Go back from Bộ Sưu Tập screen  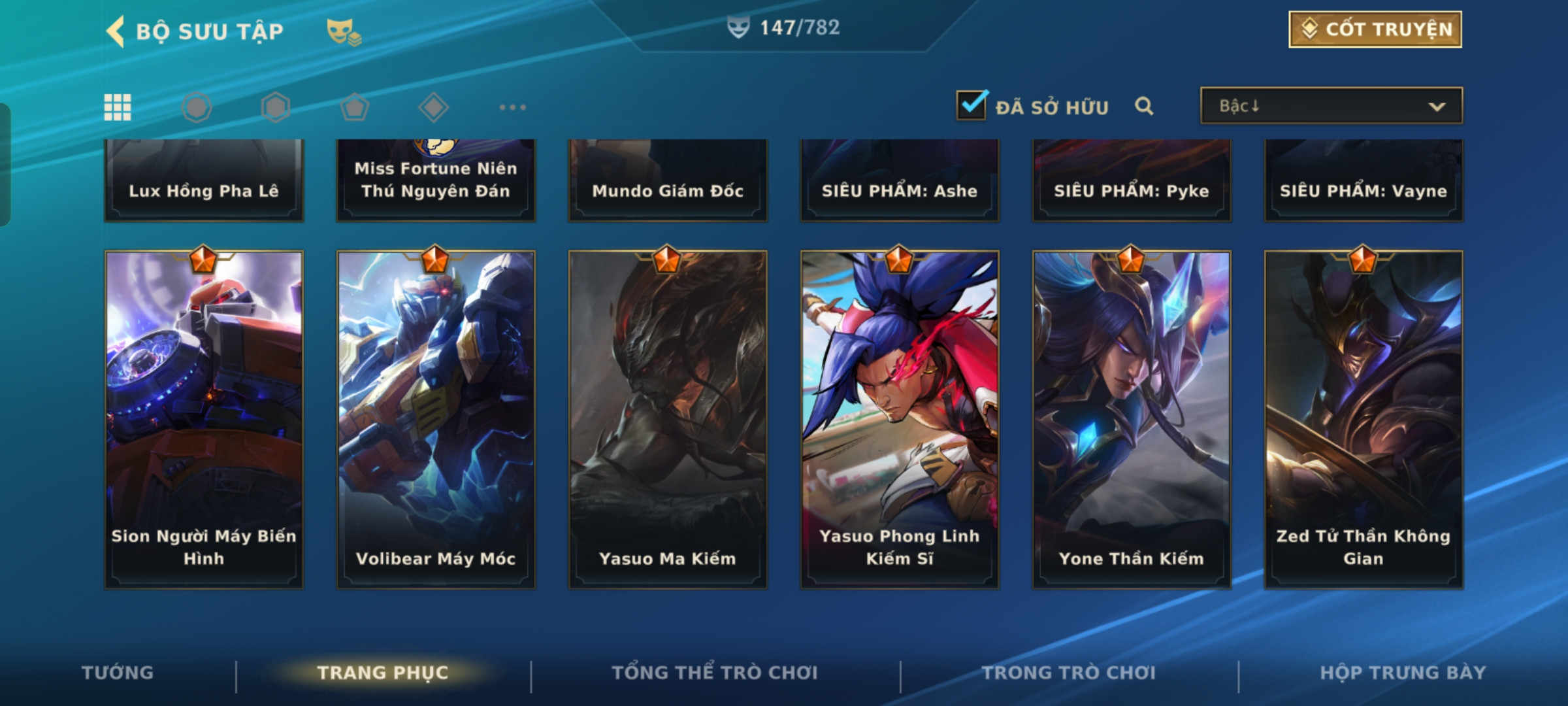coord(116,31)
